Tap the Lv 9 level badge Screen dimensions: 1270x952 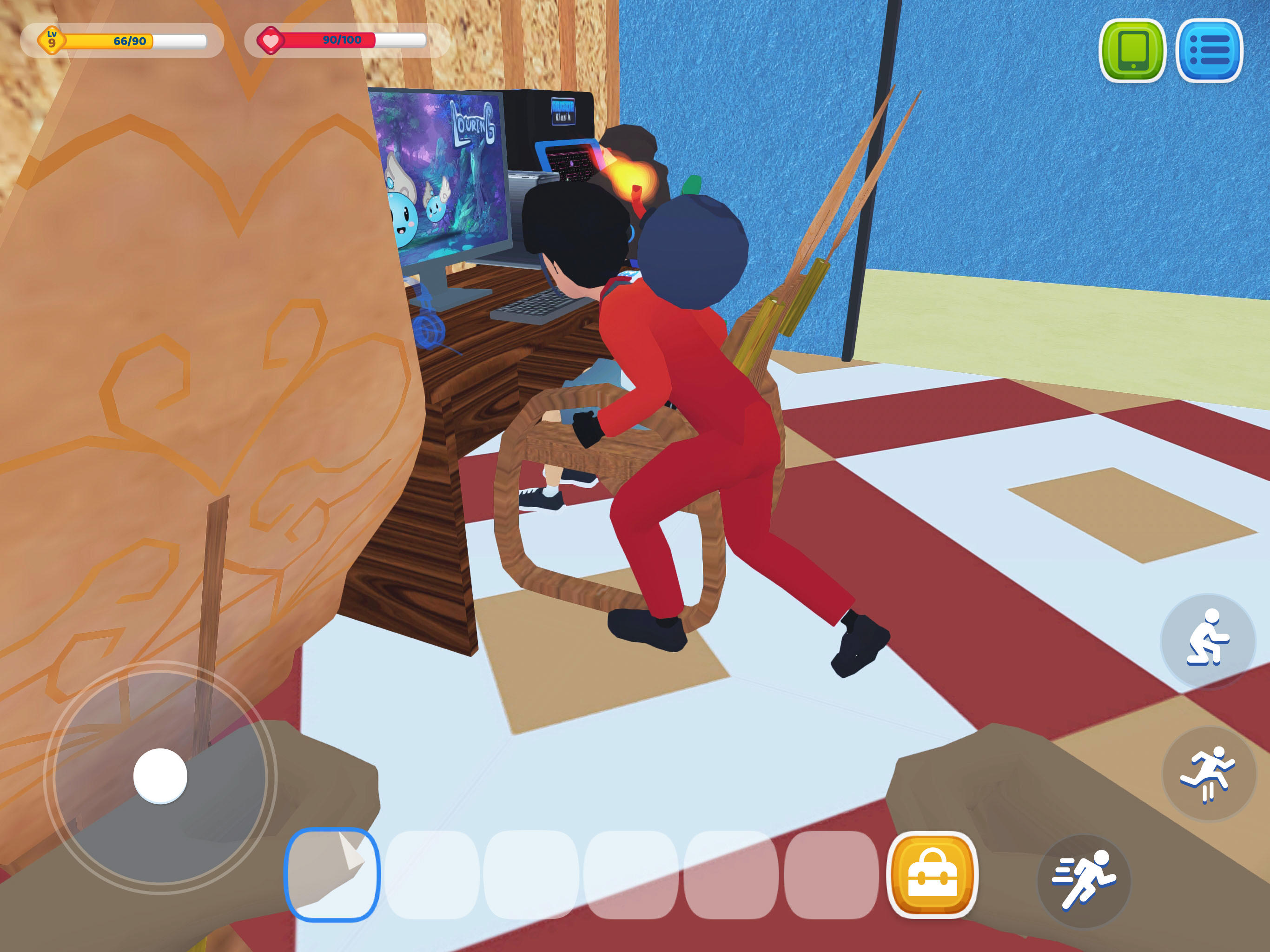coord(52,39)
